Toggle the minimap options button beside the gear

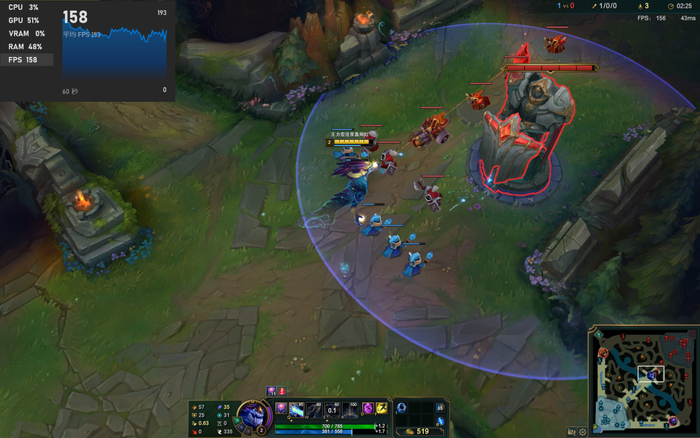click(571, 432)
